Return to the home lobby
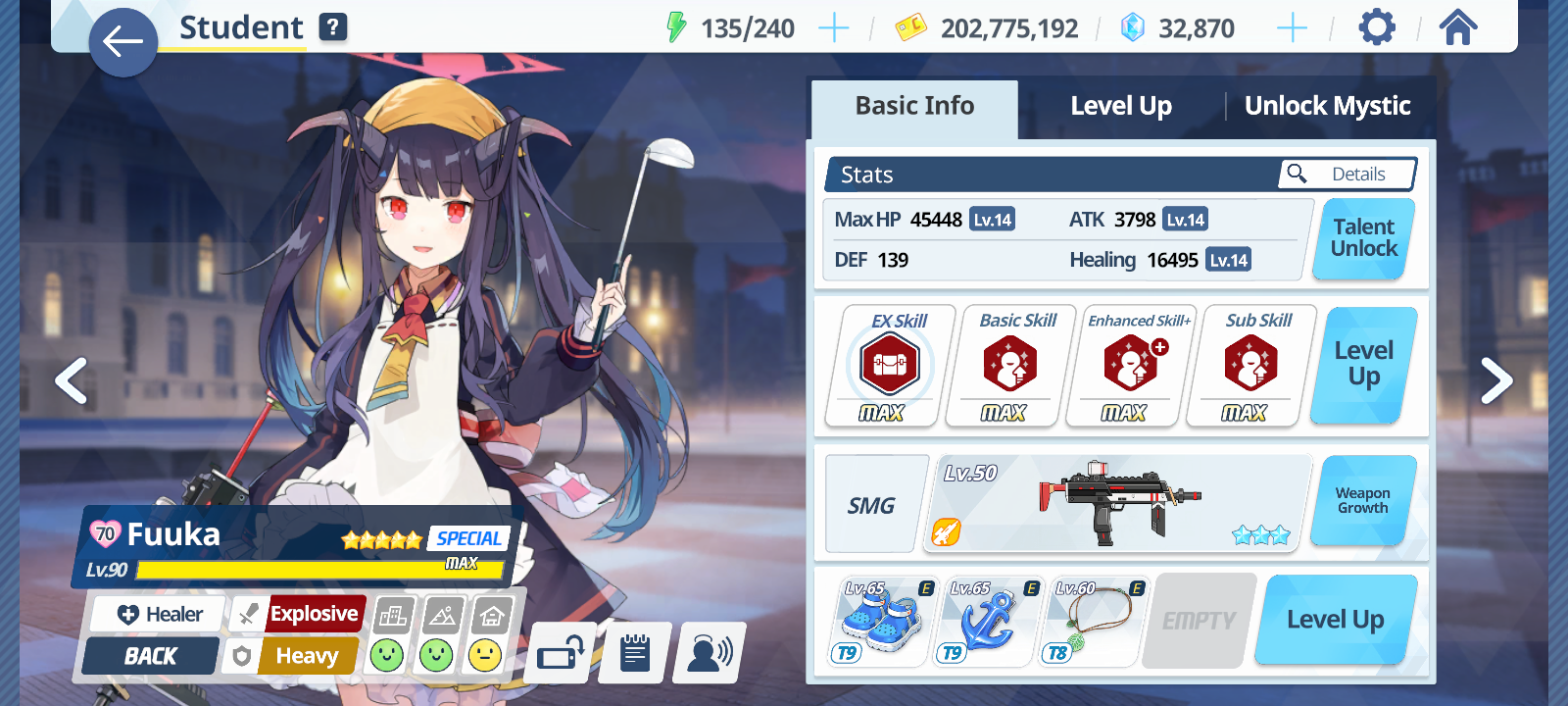This screenshot has height=706, width=1568. tap(1457, 27)
